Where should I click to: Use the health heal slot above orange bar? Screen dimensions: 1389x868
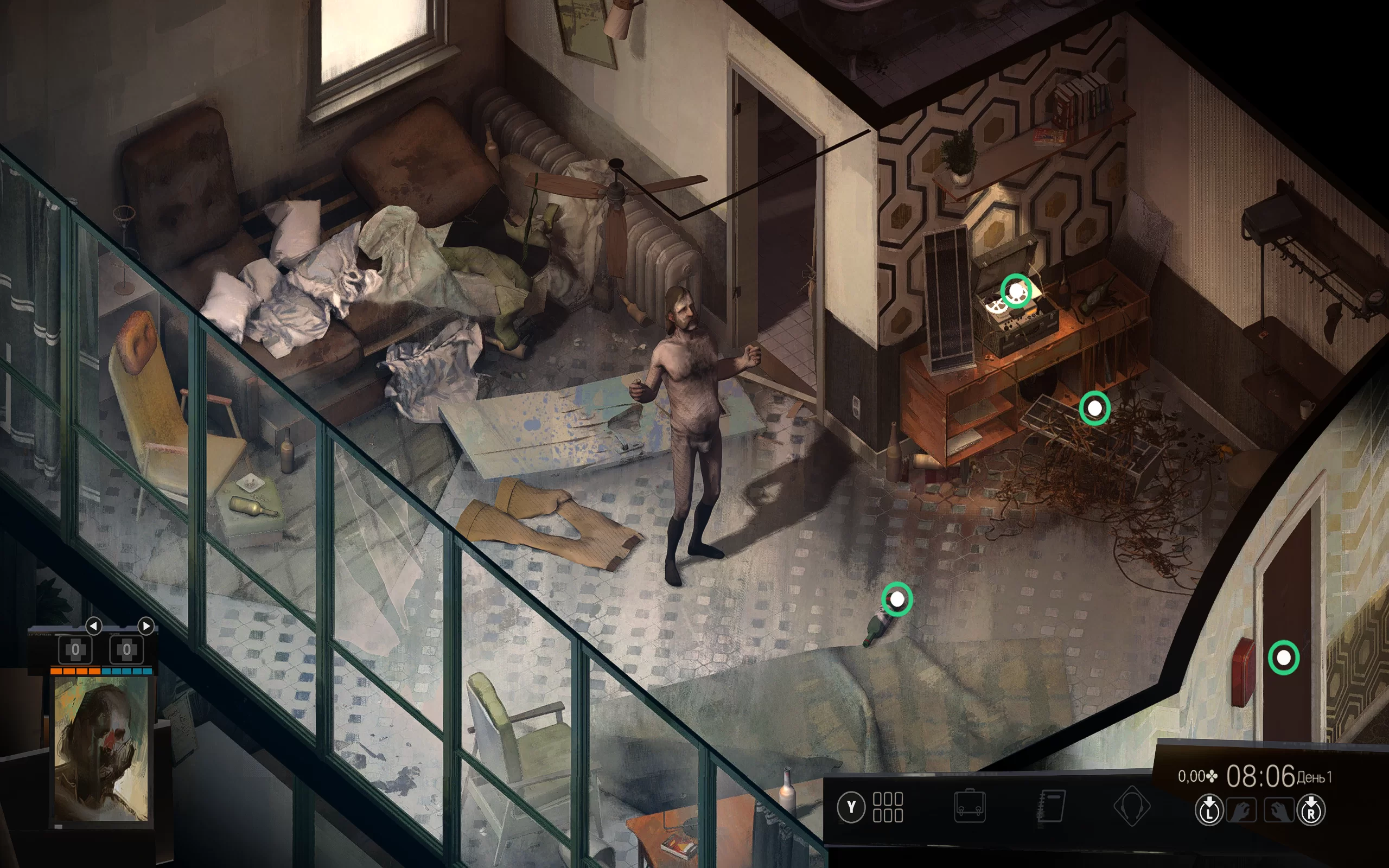75,650
